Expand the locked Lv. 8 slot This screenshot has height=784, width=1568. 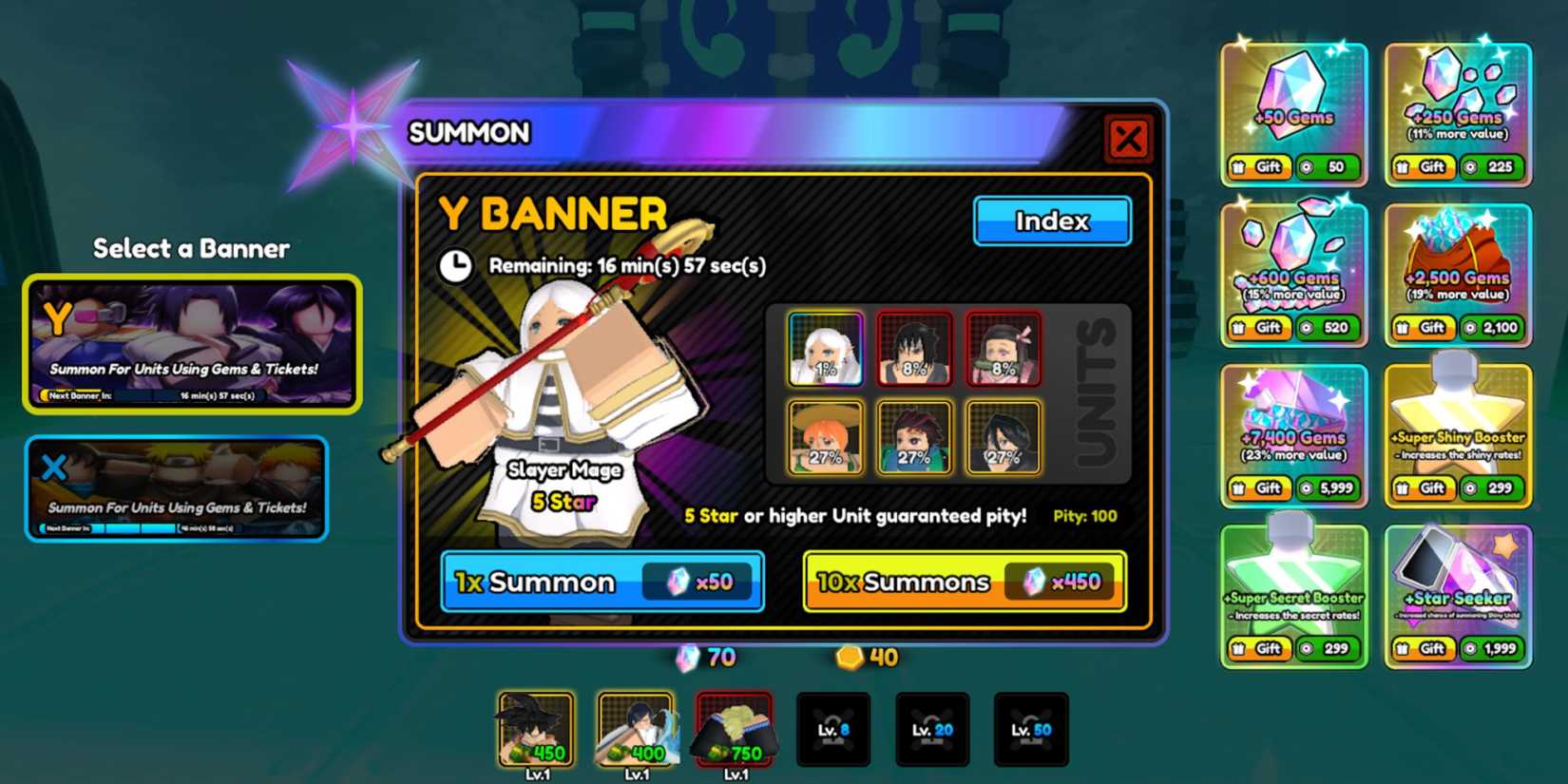tap(833, 727)
